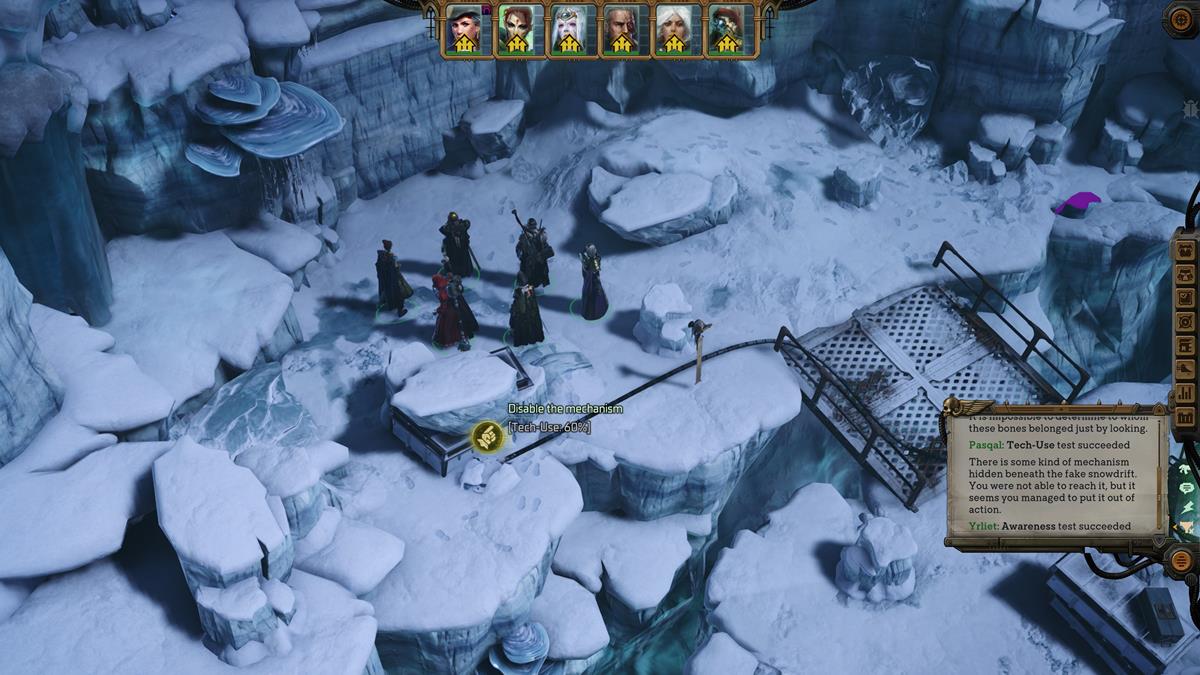Select the white-haired woman party portrait
The width and height of the screenshot is (1200, 675).
click(x=673, y=30)
